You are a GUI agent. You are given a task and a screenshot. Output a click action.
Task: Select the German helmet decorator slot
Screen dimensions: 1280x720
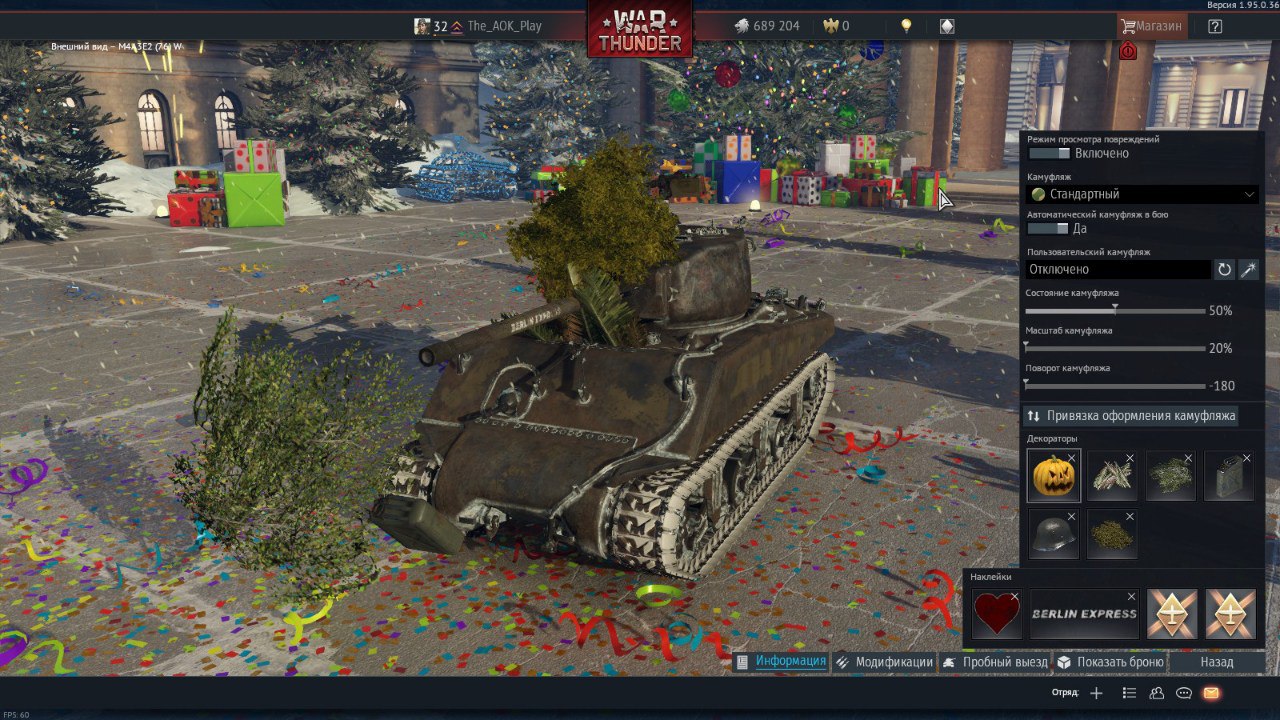[1053, 533]
